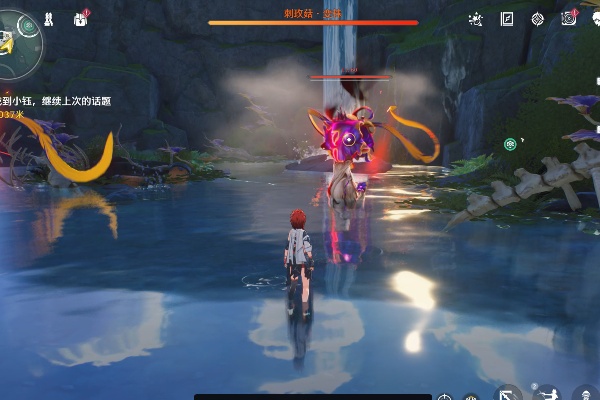Image resolution: width=600 pixels, height=400 pixels.
Task: Open the compass diamond icon
Action: (x=537, y=19)
